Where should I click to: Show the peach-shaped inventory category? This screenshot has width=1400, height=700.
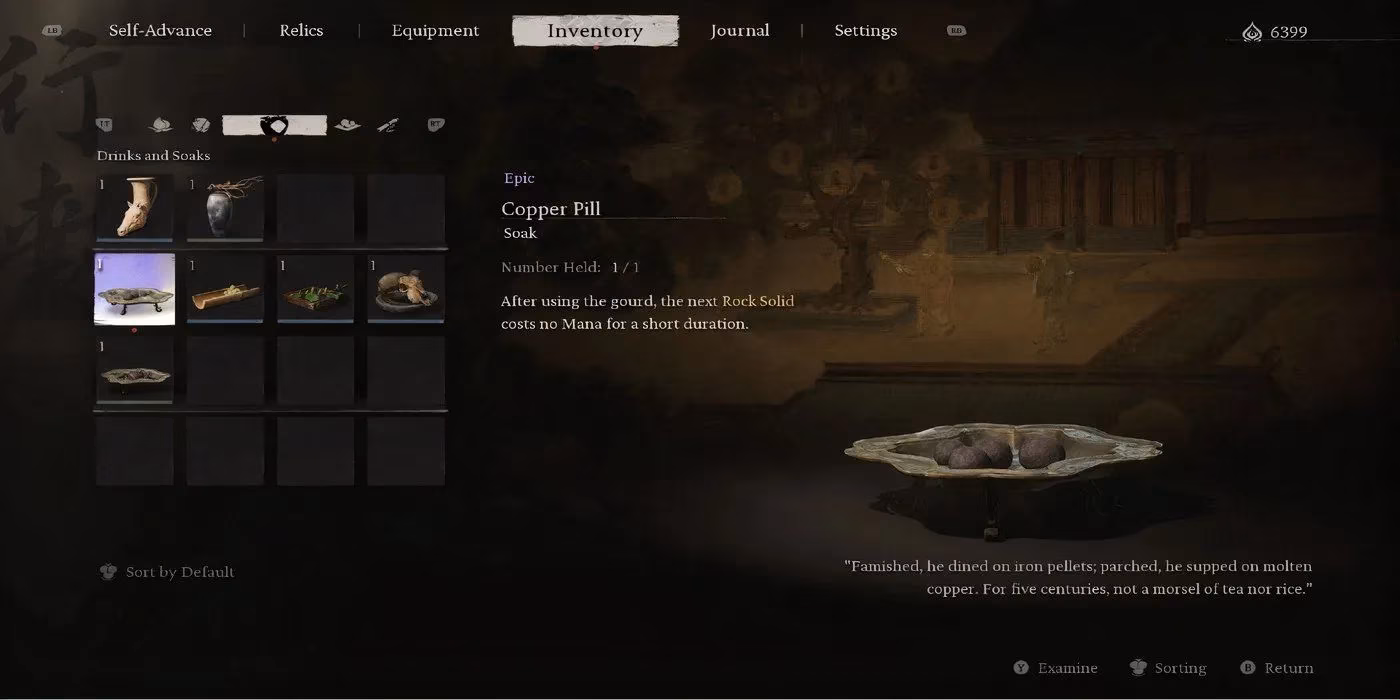[160, 125]
